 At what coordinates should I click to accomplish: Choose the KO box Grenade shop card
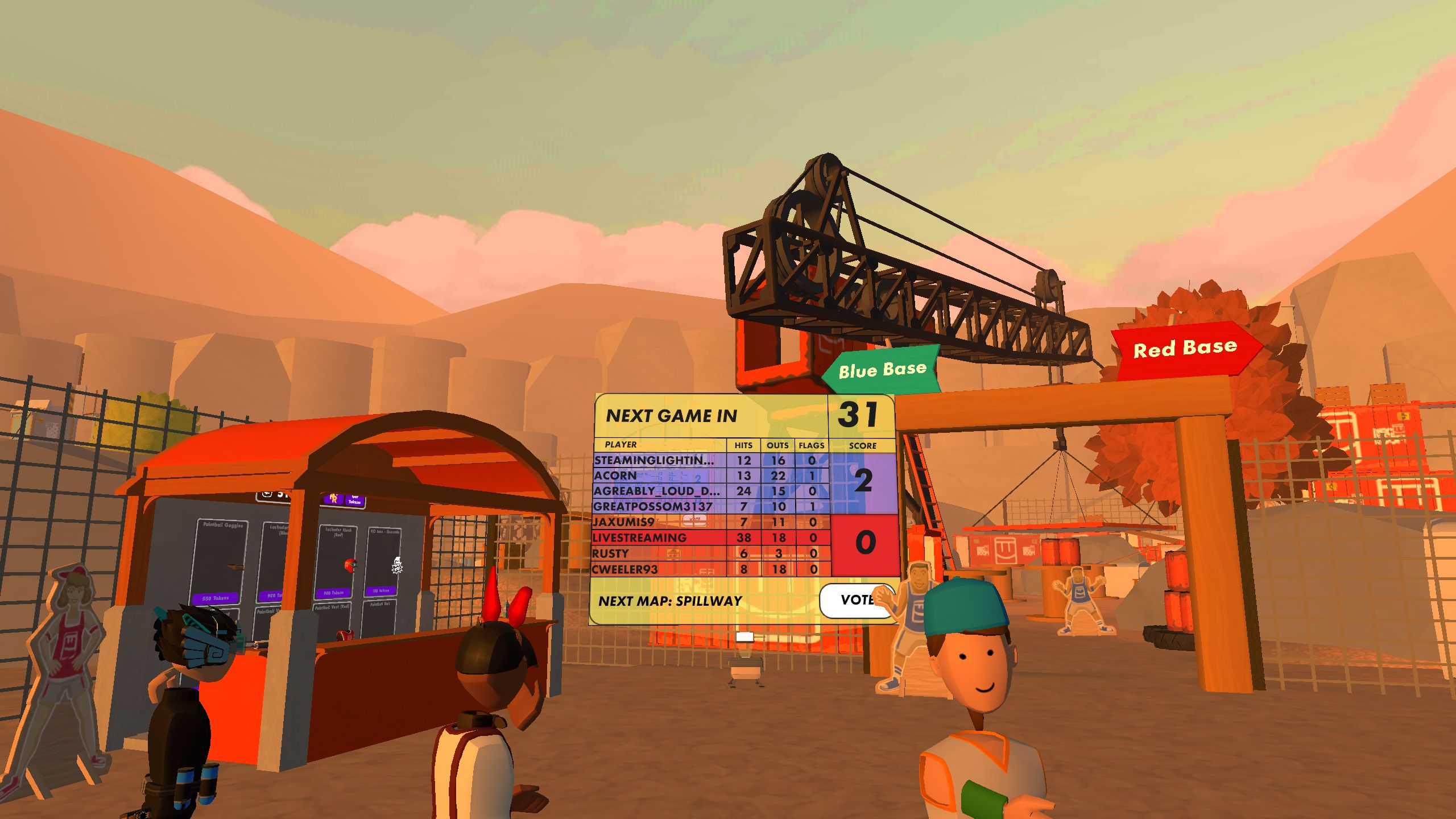coord(384,562)
